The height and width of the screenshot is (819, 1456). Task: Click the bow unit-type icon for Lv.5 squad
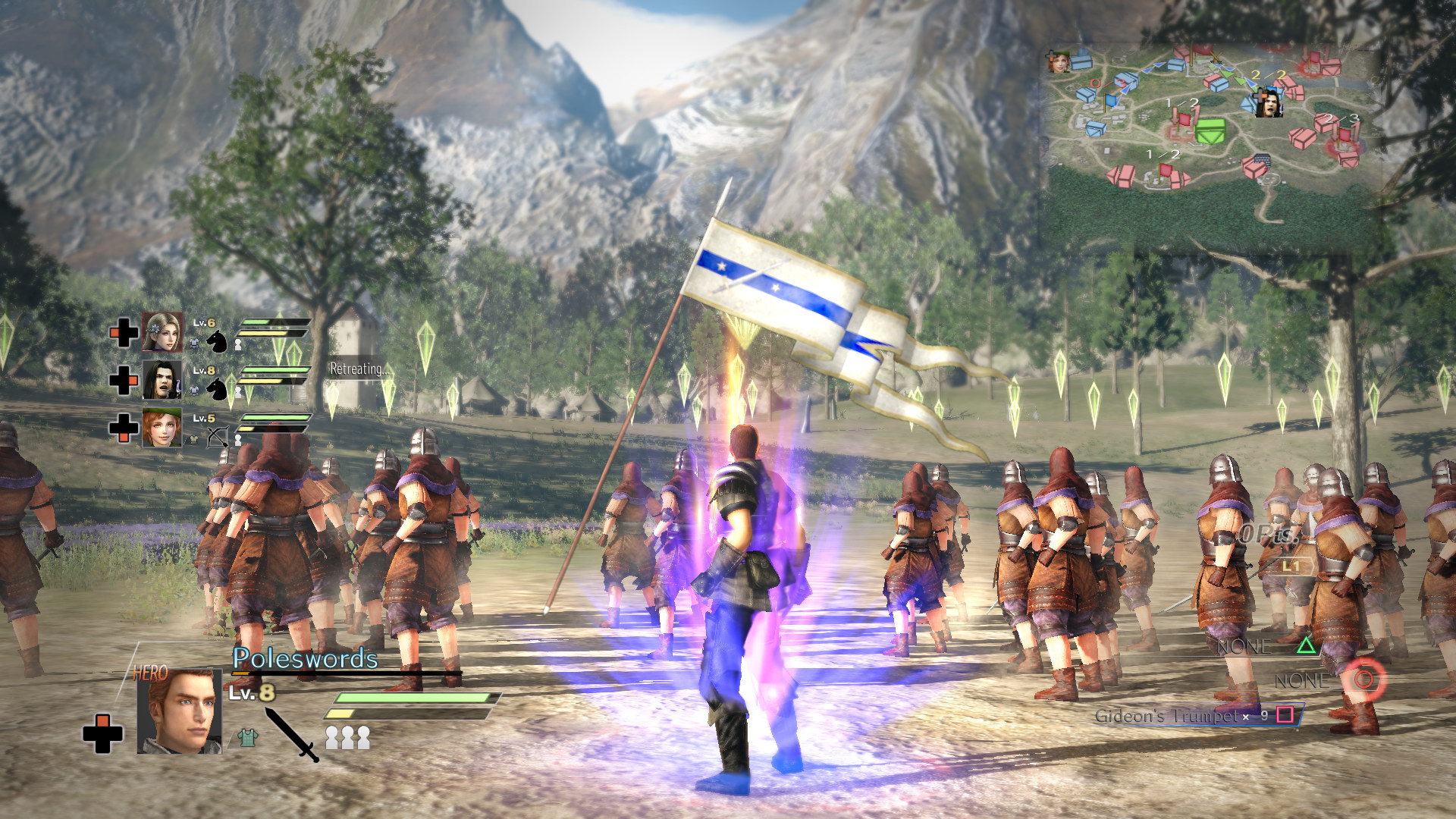[218, 437]
